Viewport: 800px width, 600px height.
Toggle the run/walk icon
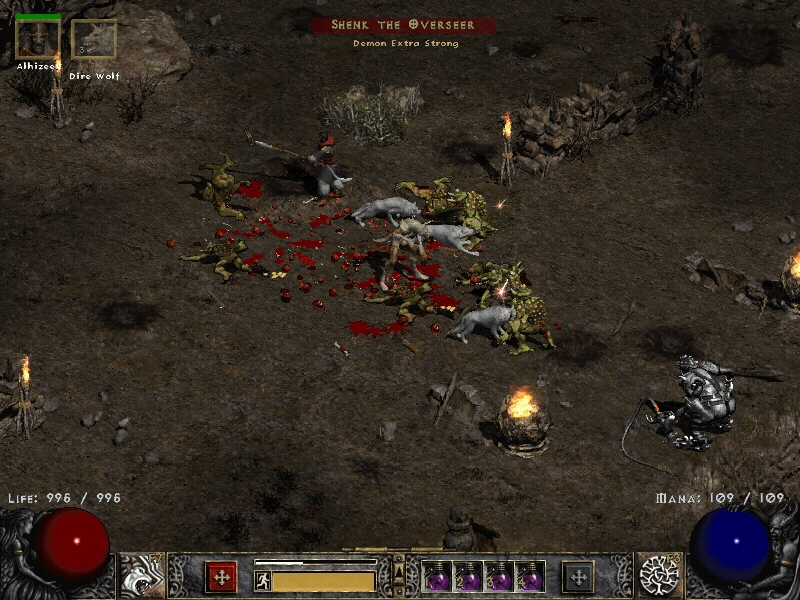tap(262, 579)
